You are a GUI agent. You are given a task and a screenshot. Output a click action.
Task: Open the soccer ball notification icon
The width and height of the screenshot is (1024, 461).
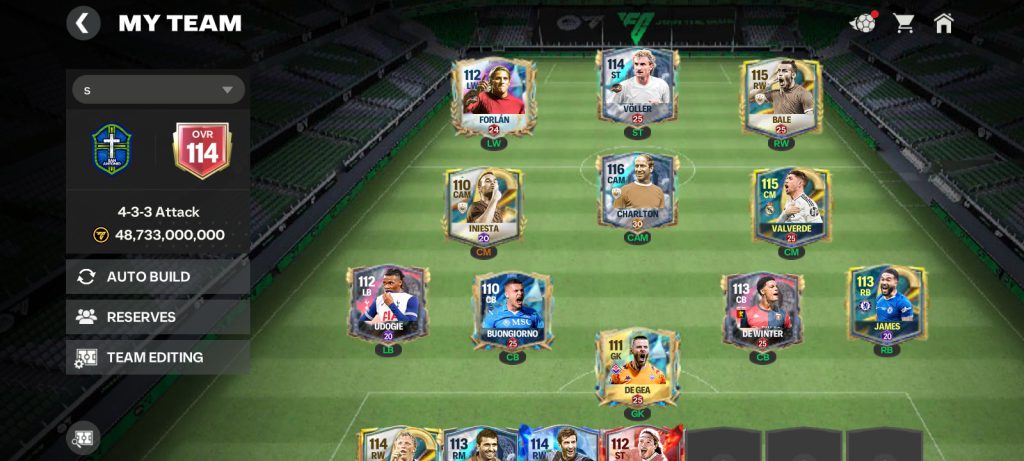(x=862, y=23)
